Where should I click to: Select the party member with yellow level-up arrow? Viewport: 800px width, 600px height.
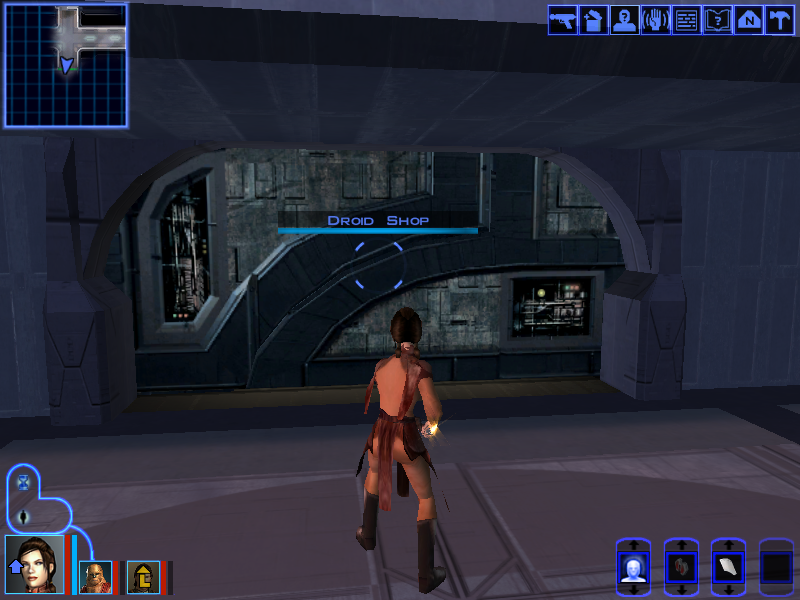141,576
